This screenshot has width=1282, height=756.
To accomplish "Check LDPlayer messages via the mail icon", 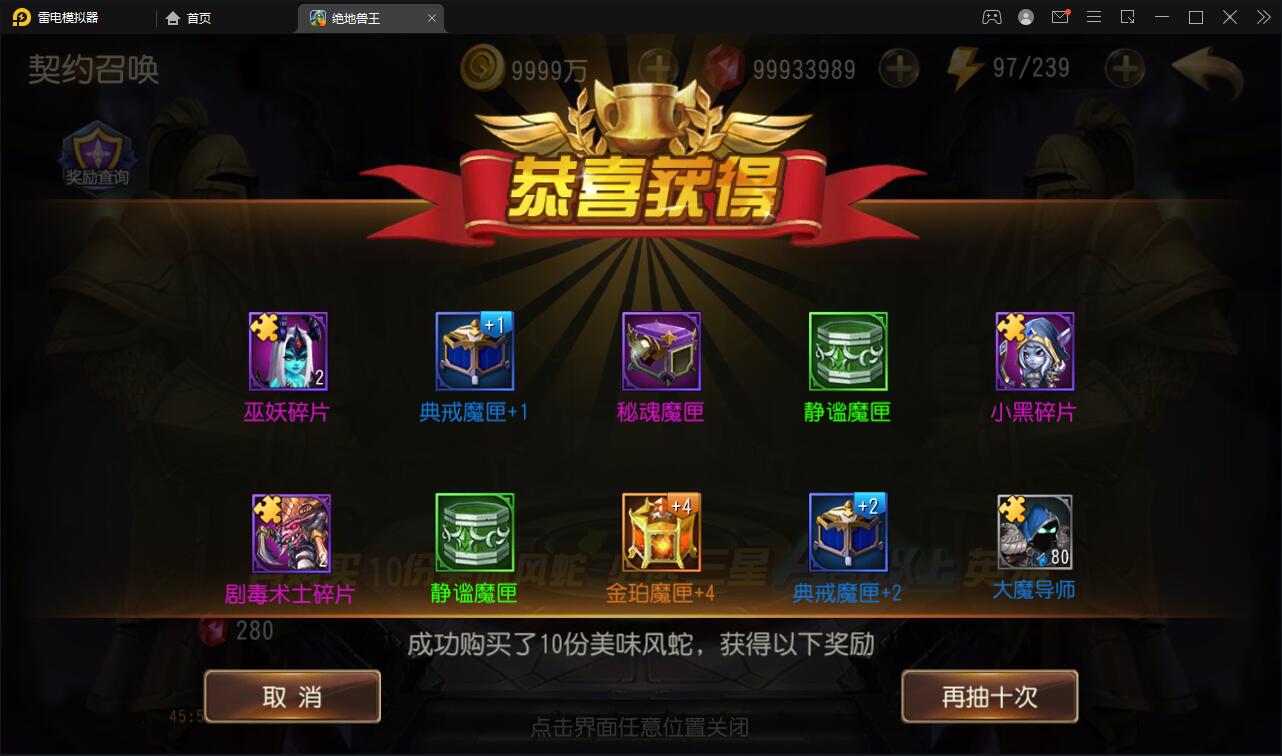I will pos(1059,17).
